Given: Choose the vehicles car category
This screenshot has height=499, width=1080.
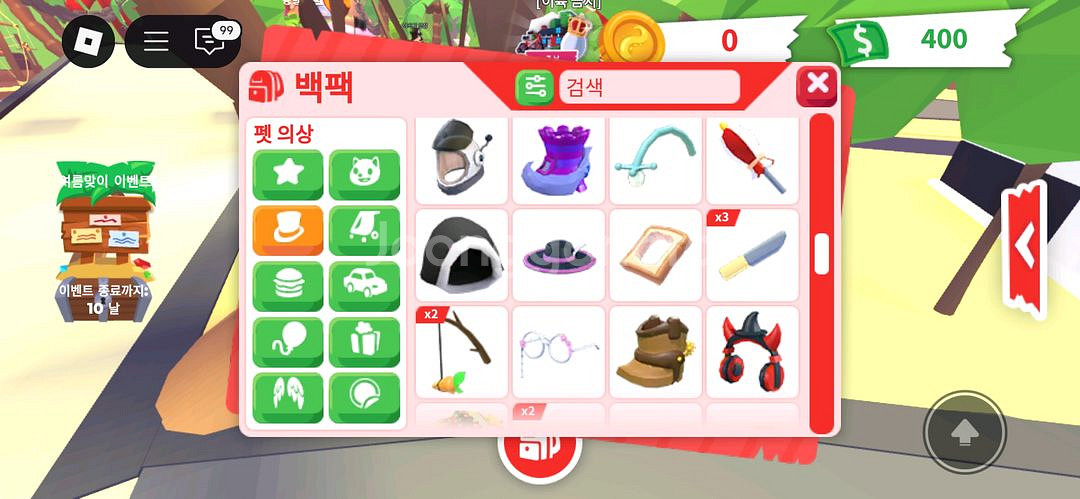Looking at the screenshot, I should point(364,286).
